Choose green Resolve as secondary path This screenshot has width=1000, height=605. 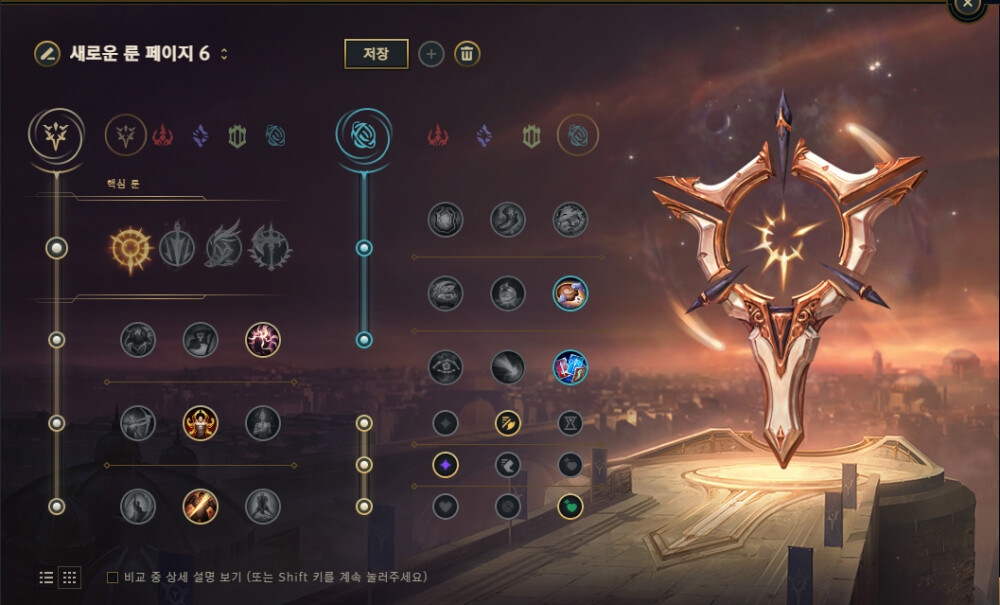coord(531,135)
